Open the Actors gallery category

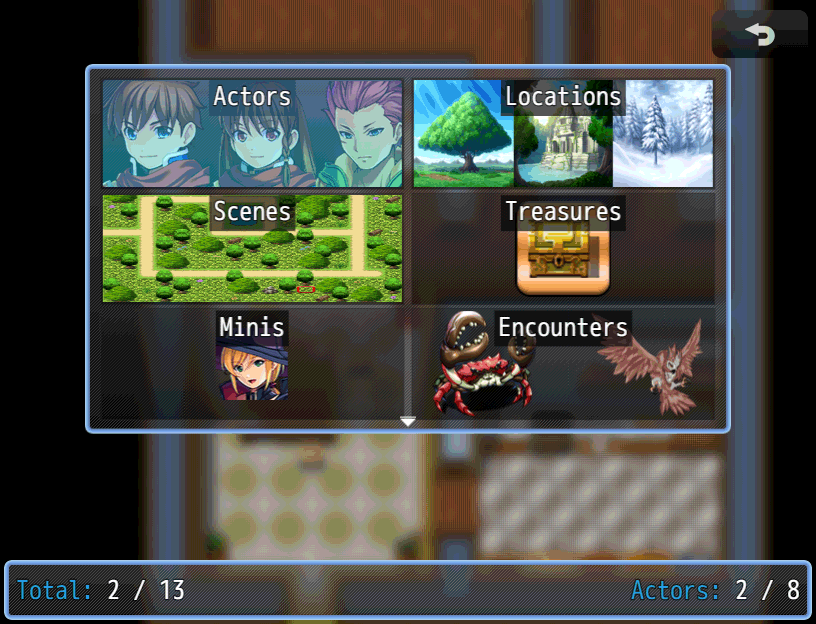point(252,134)
